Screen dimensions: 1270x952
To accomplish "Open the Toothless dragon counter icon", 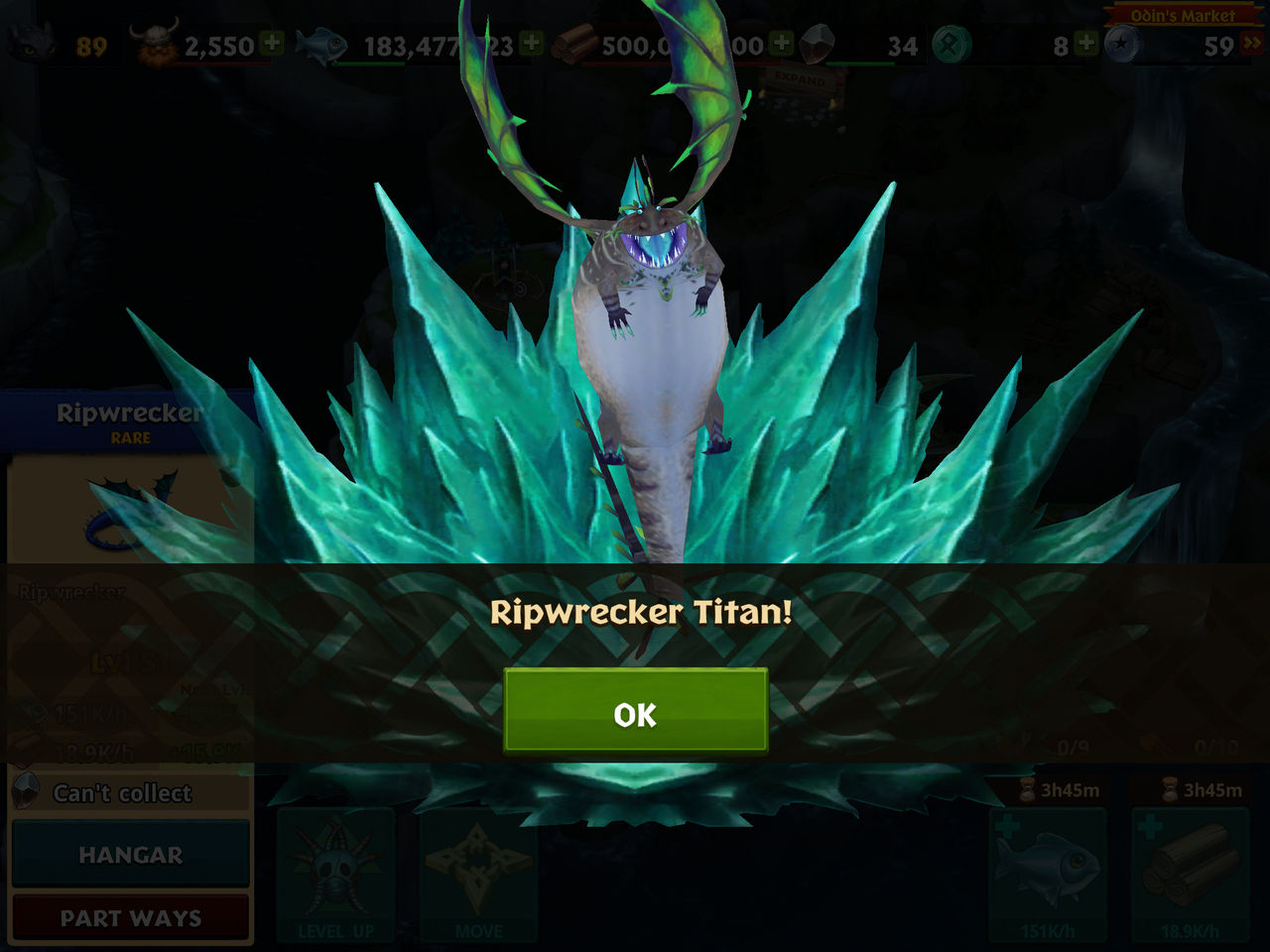I will point(30,42).
